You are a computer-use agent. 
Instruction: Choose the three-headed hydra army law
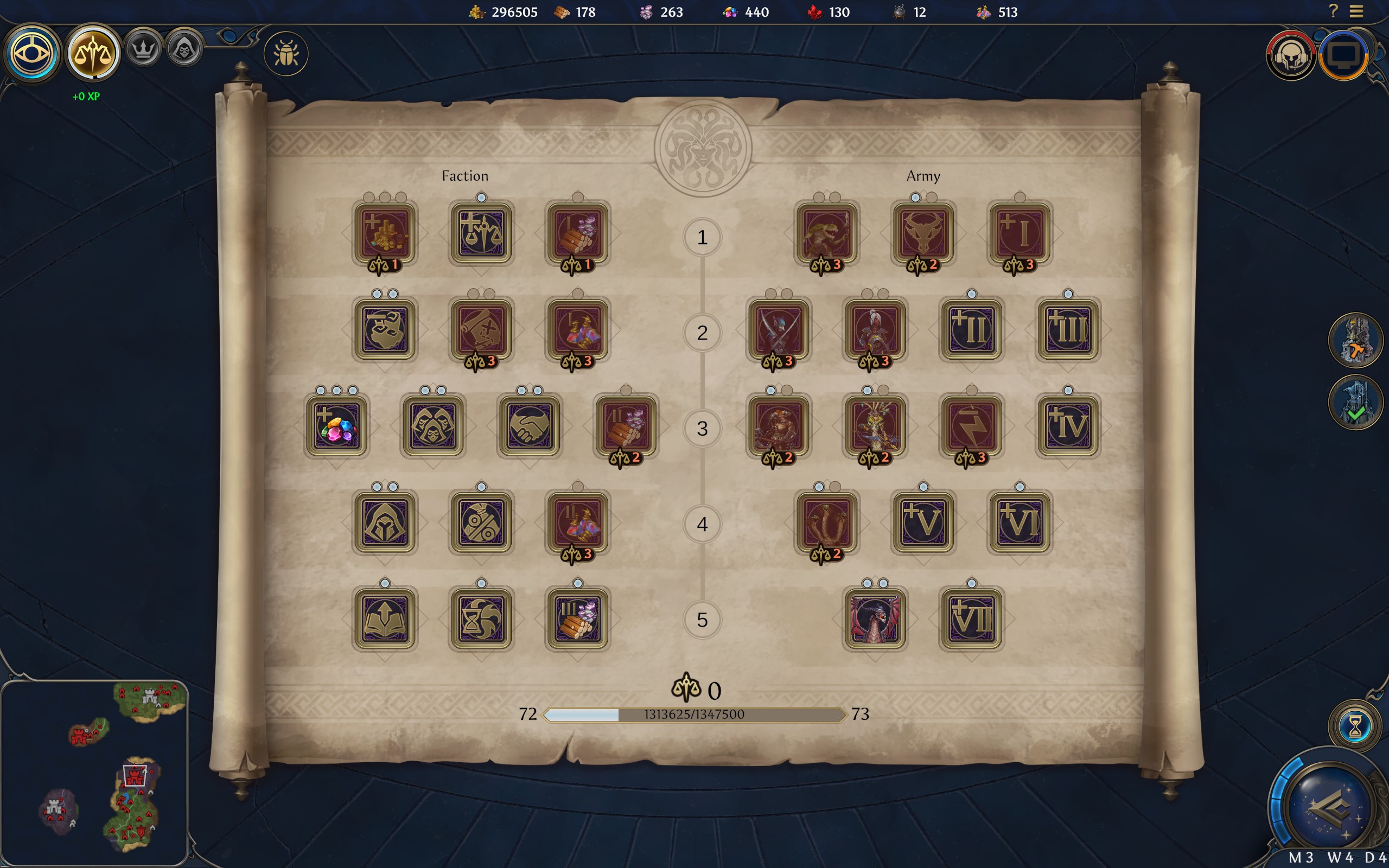pos(826,522)
